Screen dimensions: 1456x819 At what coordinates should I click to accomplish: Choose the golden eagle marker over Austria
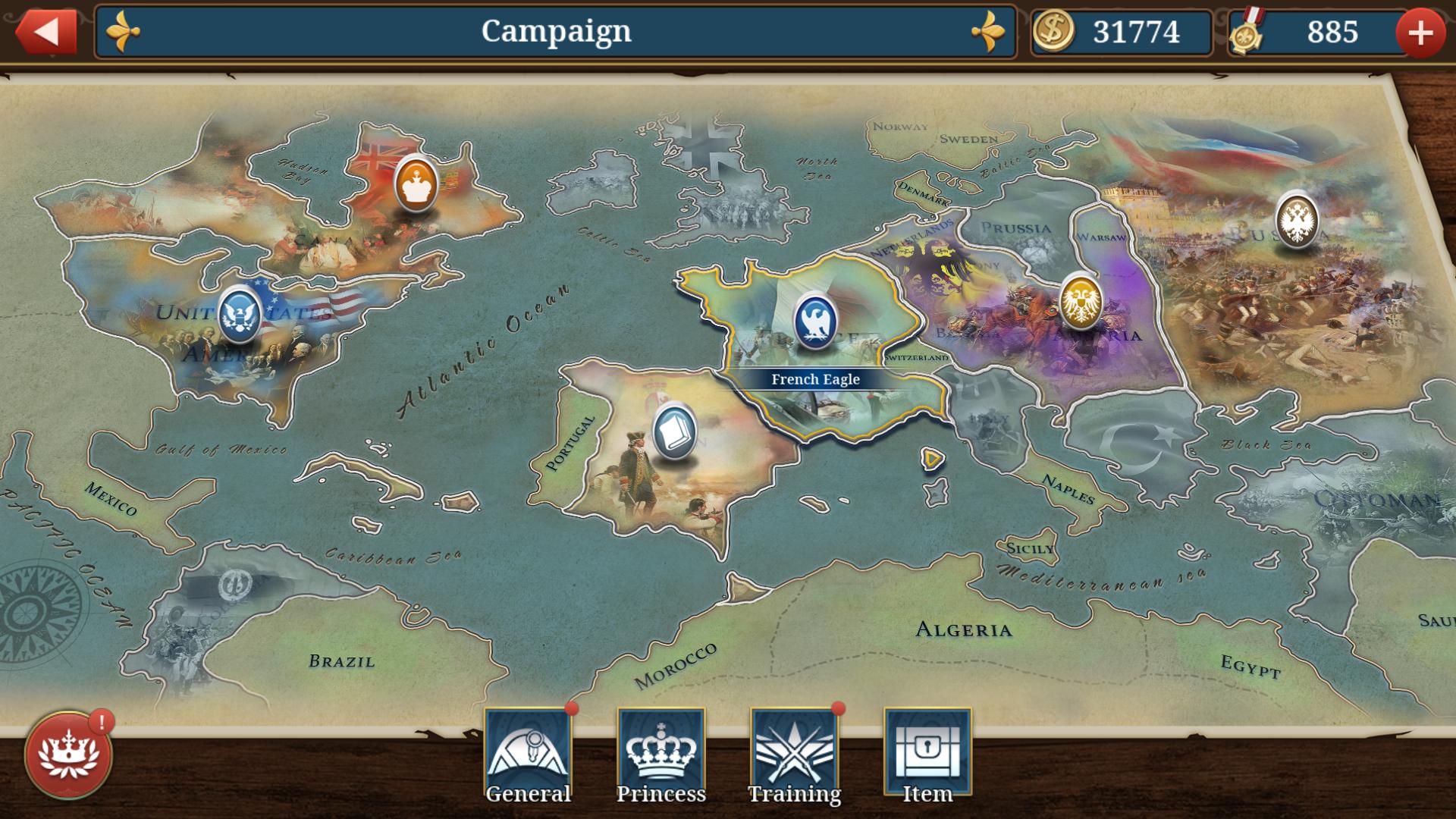pyautogui.click(x=1080, y=301)
